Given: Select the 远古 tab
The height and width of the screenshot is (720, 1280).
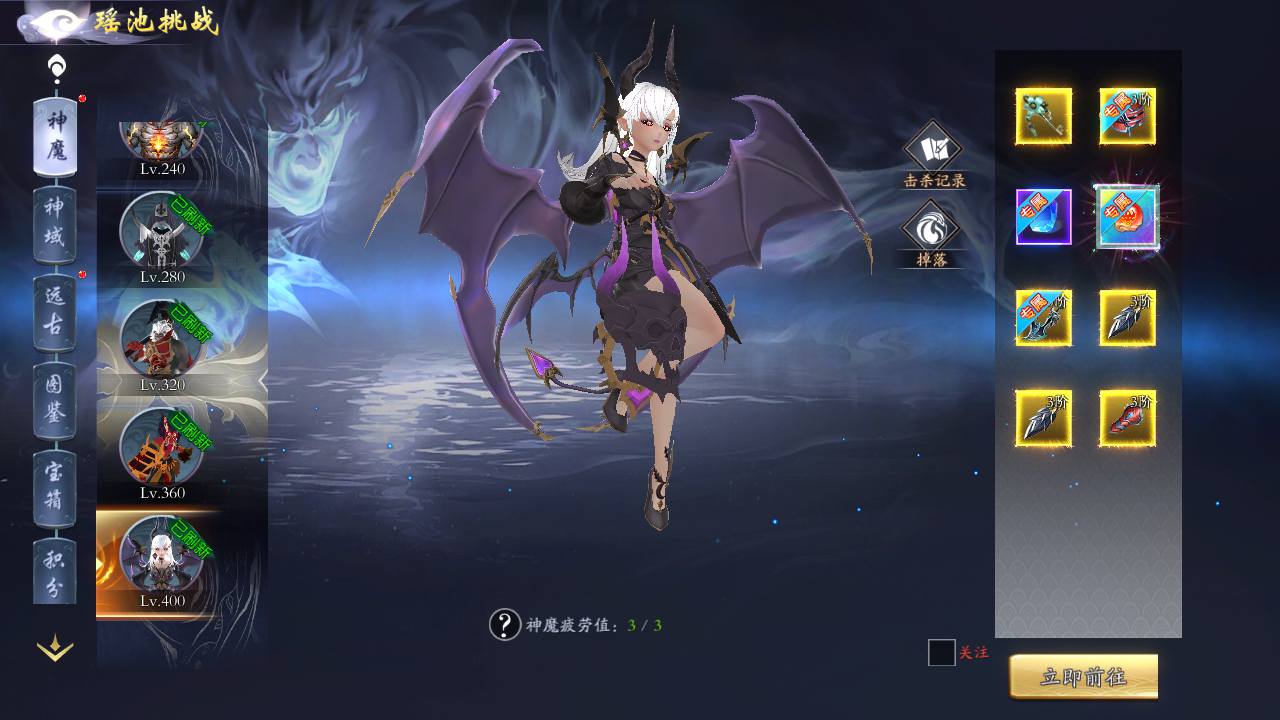Looking at the screenshot, I should [55, 310].
